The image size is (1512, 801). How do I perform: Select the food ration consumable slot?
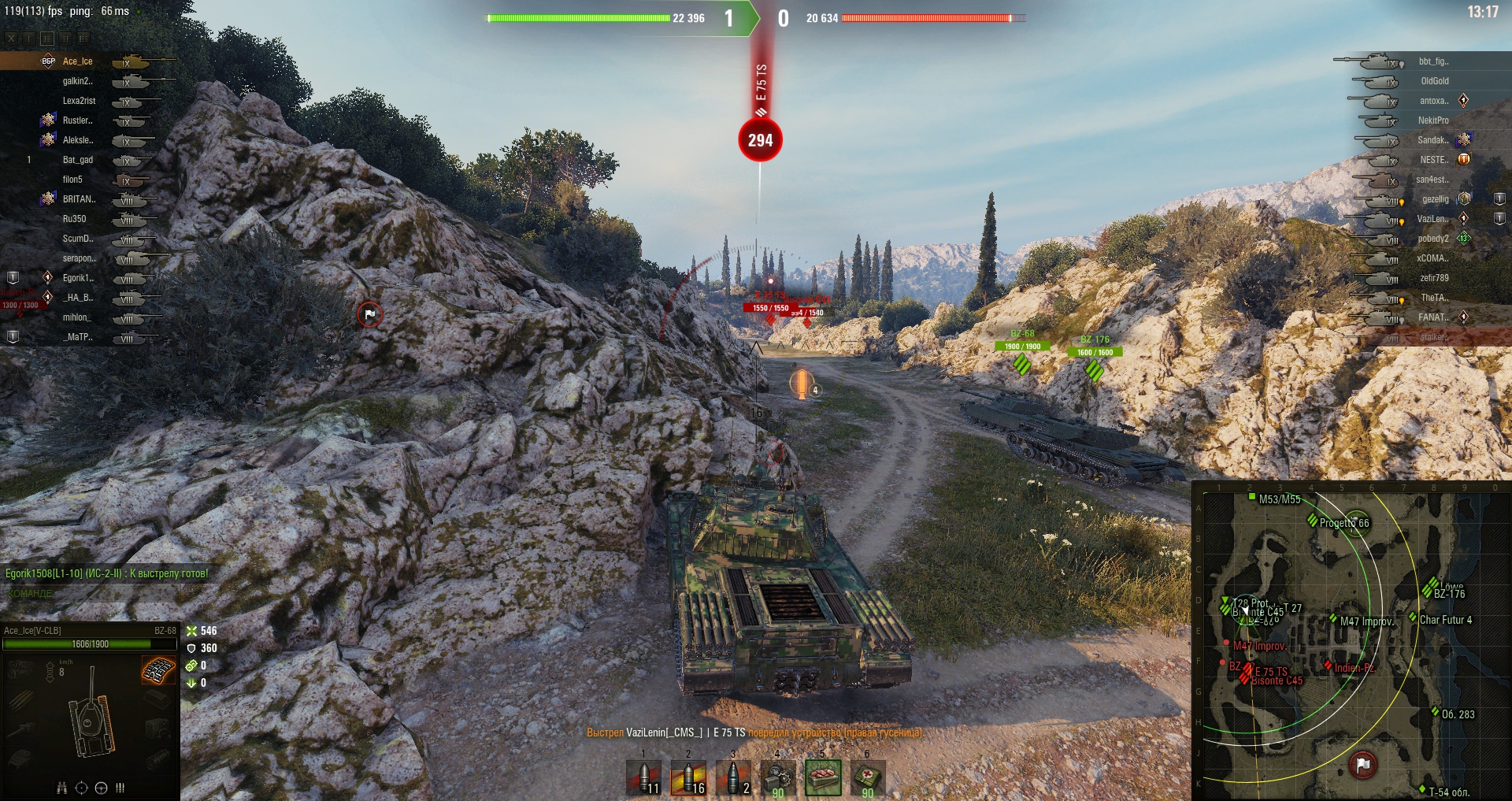pos(823,777)
